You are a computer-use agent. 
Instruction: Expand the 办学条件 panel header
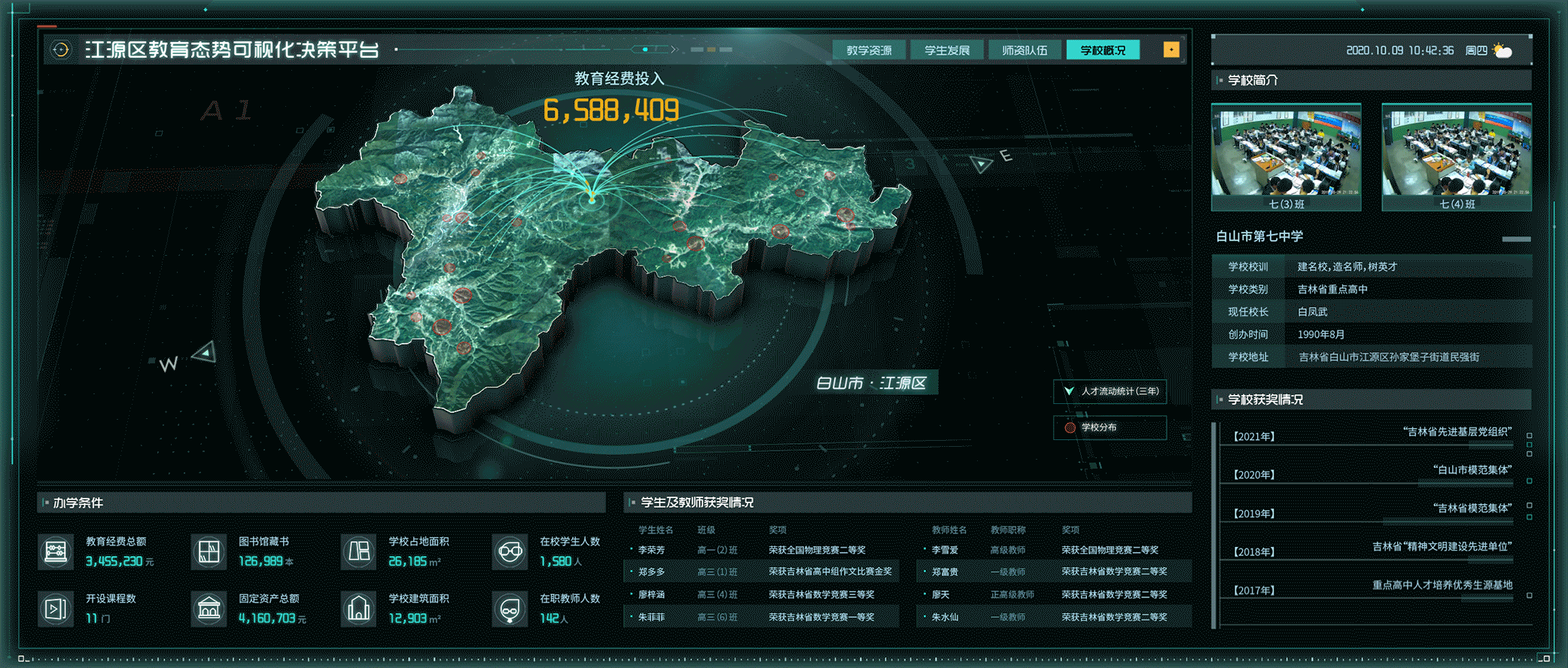pos(79,503)
